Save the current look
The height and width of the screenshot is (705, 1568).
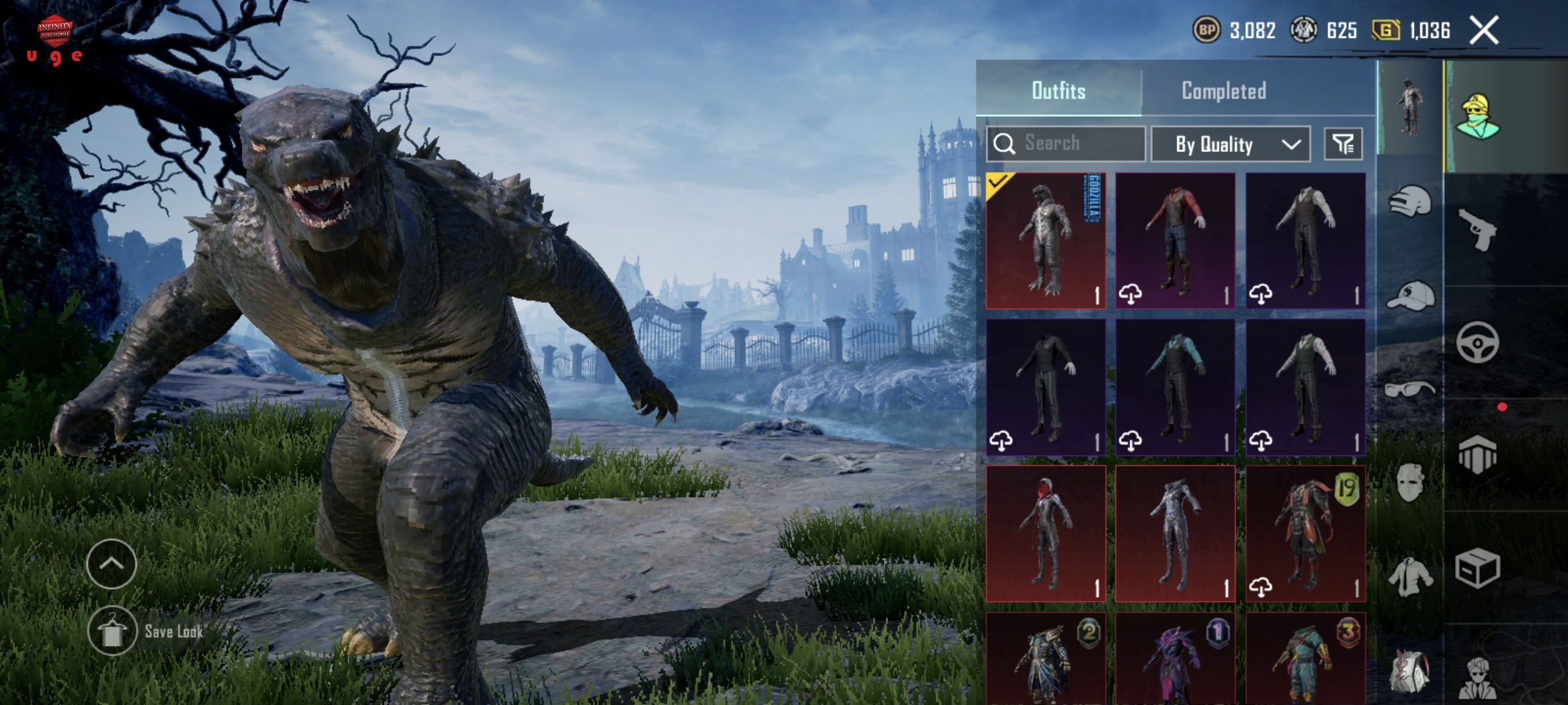(112, 631)
